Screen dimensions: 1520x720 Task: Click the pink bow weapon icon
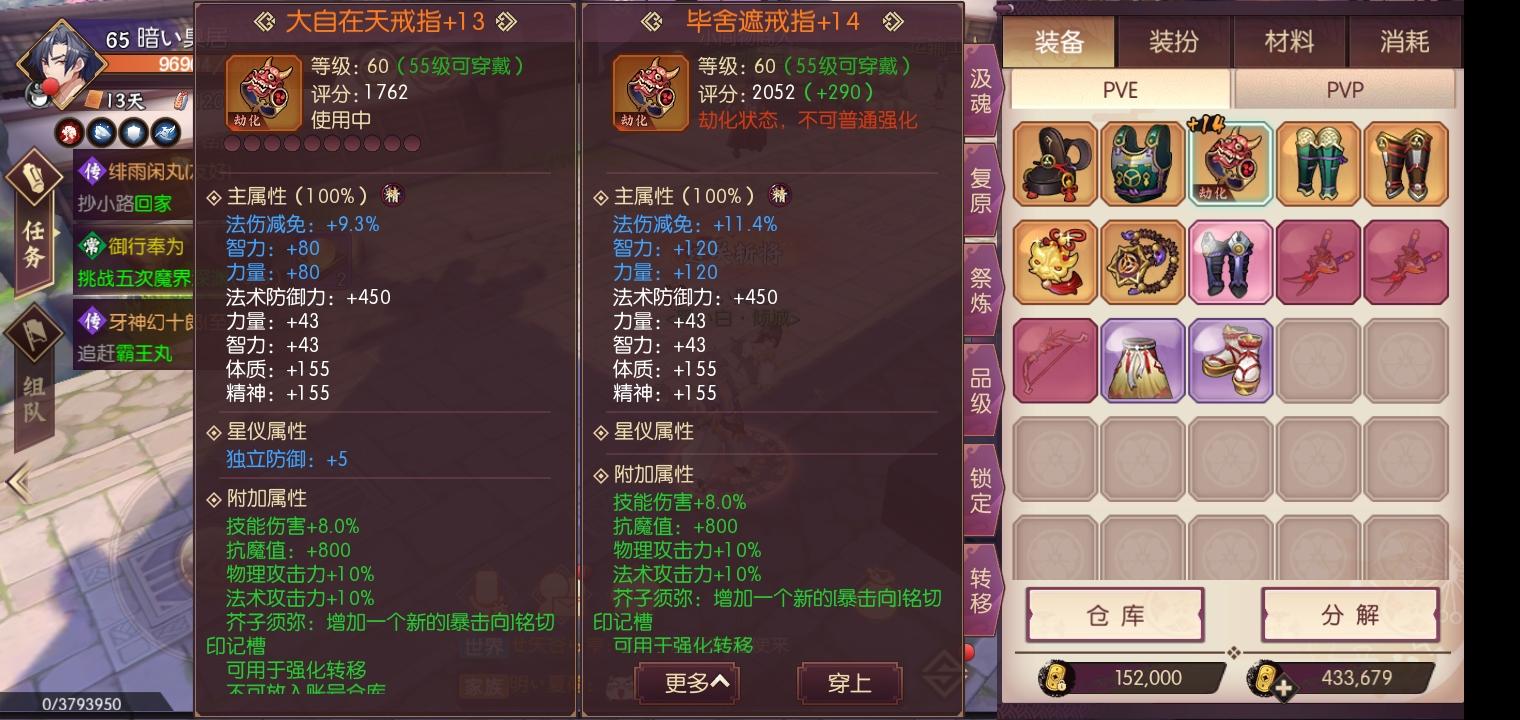point(1055,362)
